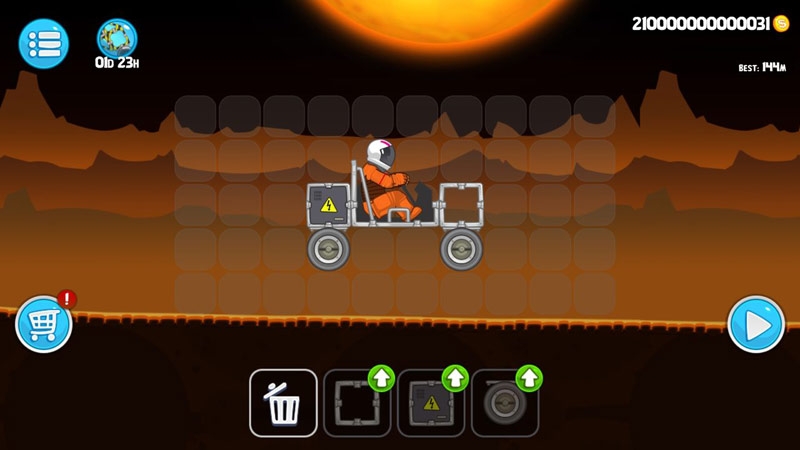Choose the empty metal frame part
The width and height of the screenshot is (800, 450).
click(x=355, y=405)
